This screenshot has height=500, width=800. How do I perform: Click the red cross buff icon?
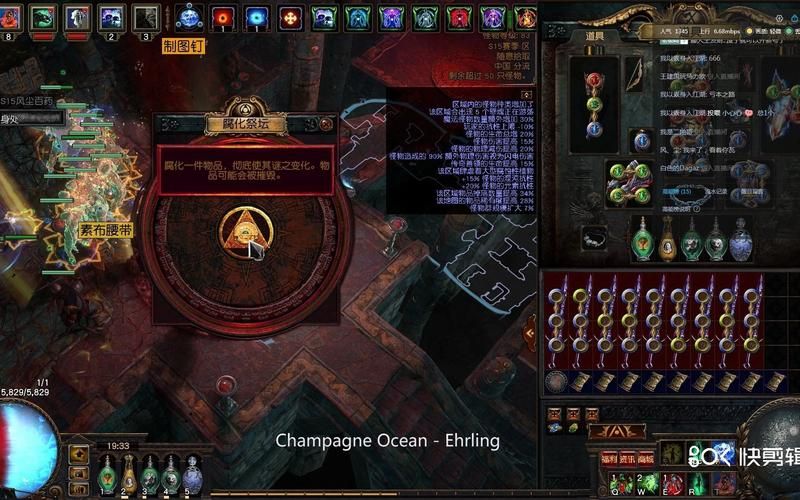coord(291,17)
